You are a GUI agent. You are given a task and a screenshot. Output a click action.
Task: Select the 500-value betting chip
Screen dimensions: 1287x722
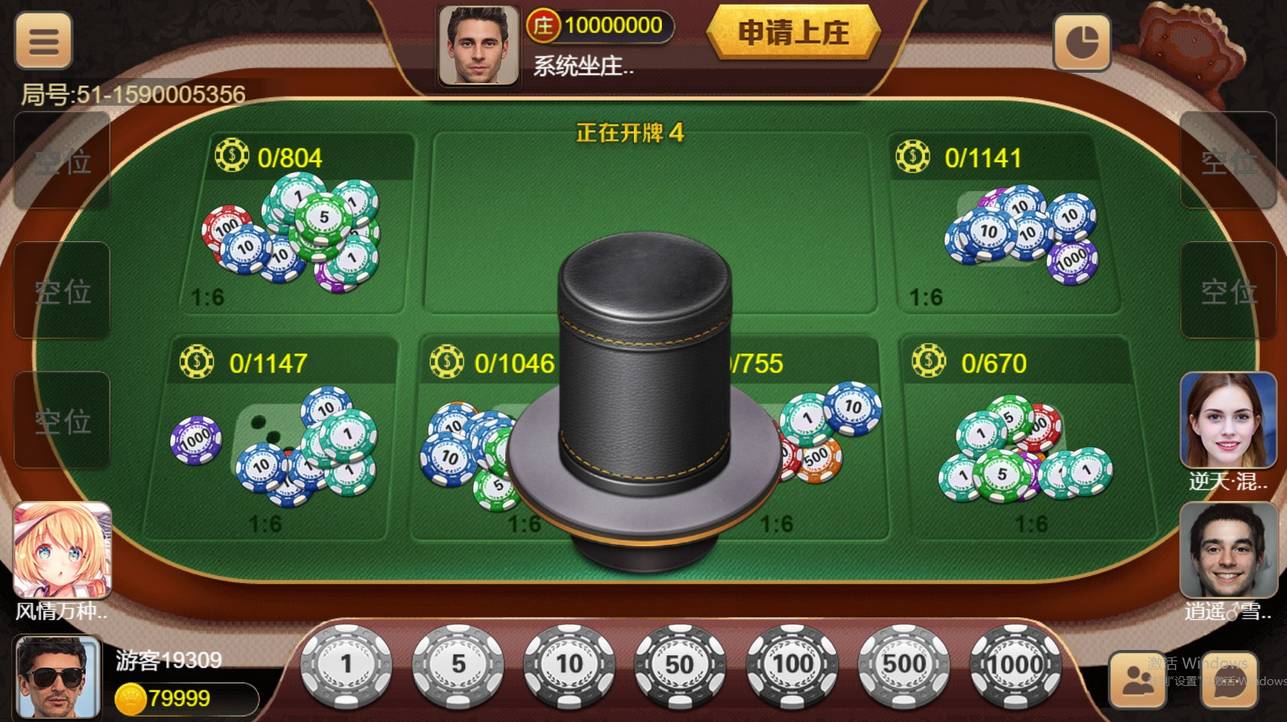(x=903, y=663)
